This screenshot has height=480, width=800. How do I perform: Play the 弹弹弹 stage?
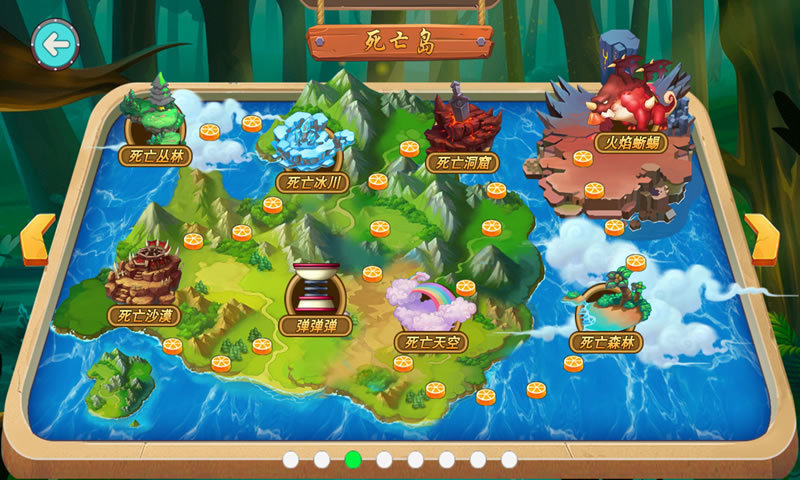(317, 295)
